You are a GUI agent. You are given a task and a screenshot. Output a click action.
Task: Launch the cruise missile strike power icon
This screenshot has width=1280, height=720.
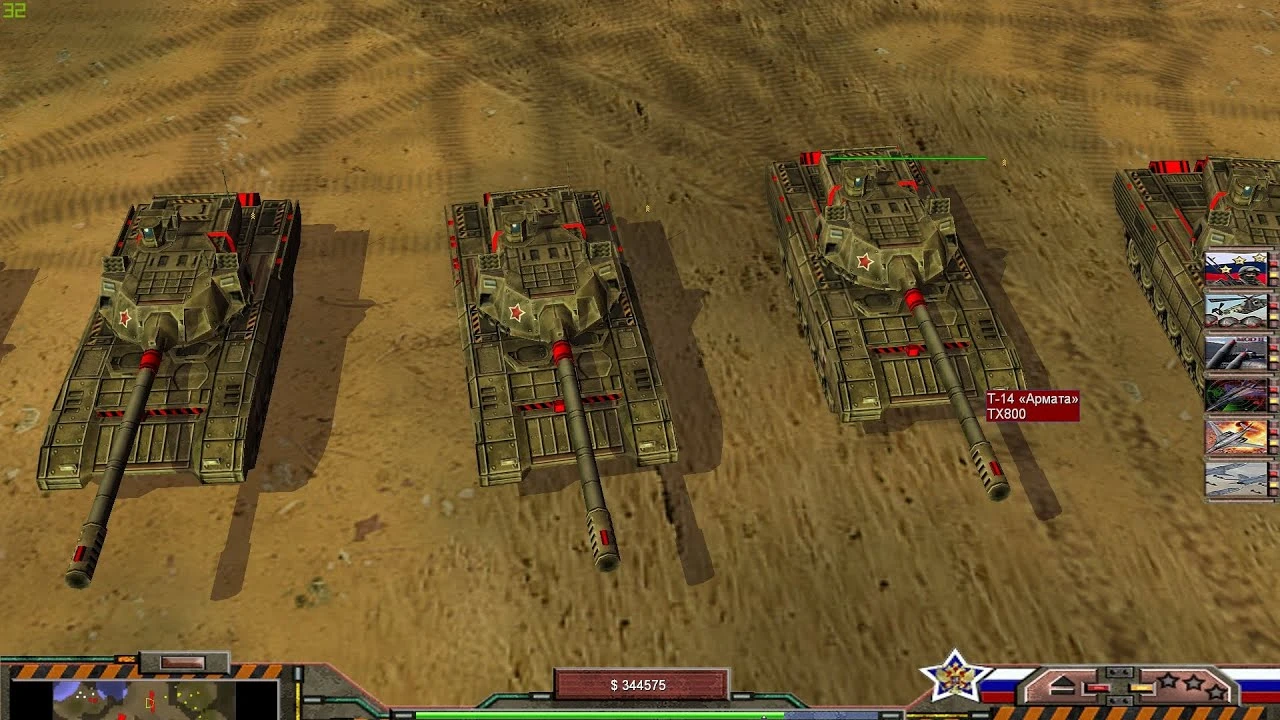click(x=1234, y=352)
